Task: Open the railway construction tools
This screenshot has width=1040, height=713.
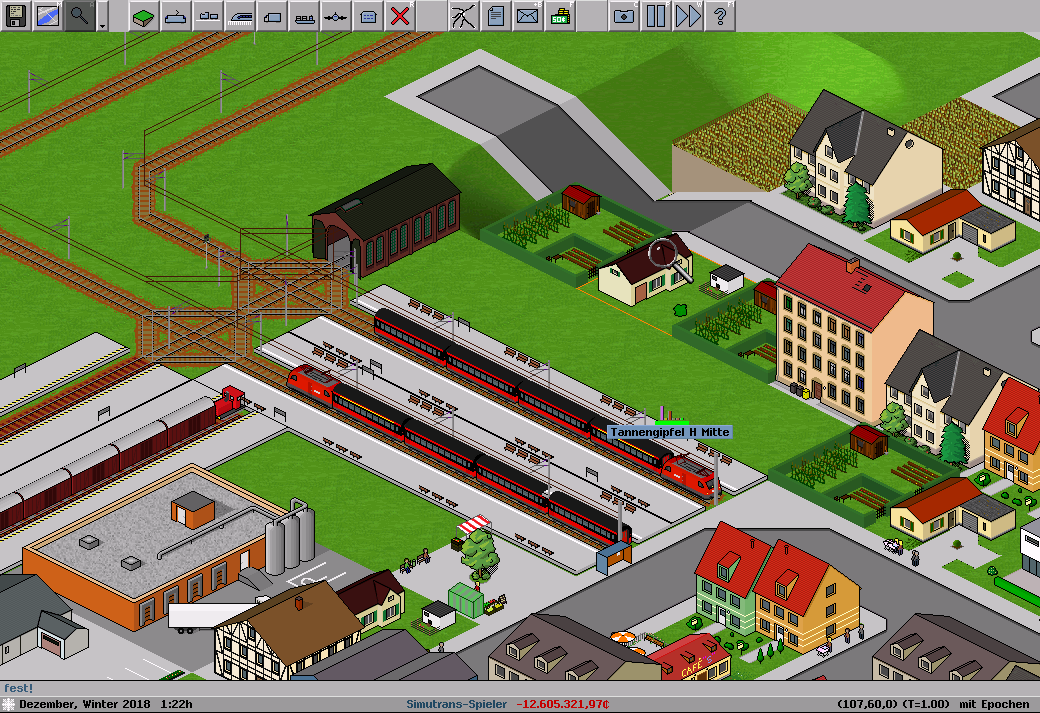Action: (176, 16)
